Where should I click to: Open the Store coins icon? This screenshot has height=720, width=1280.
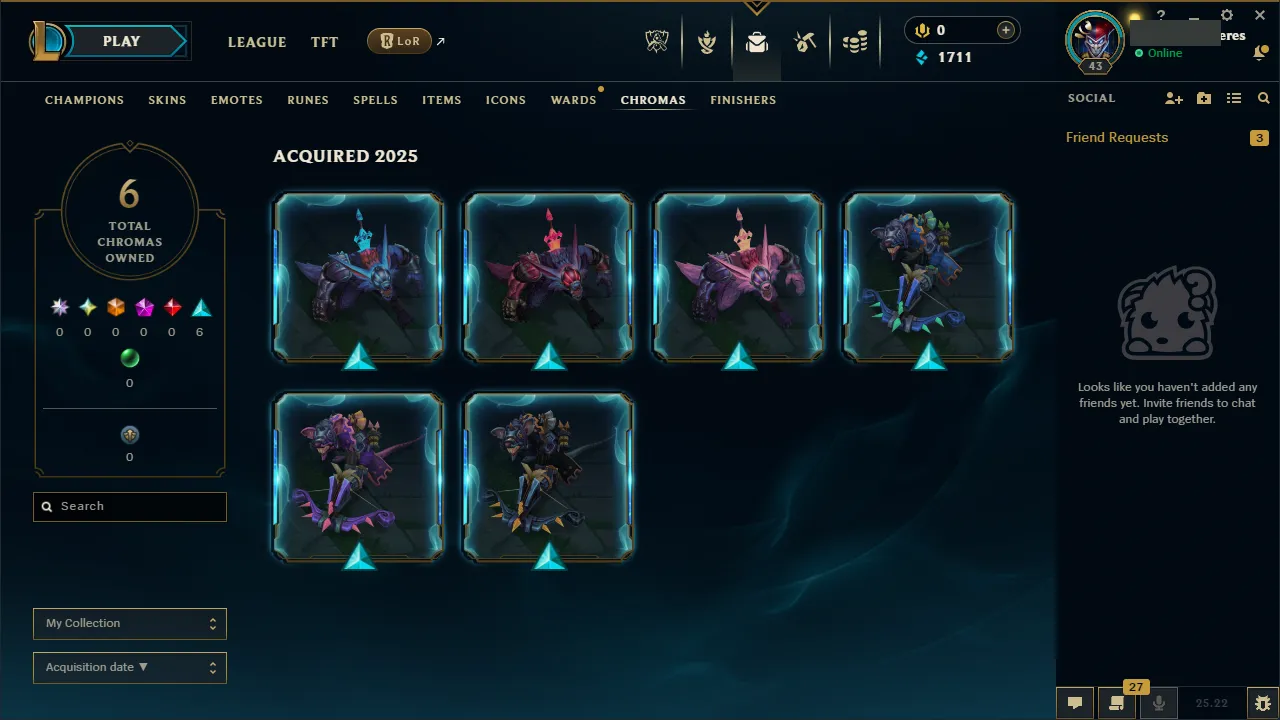tap(855, 41)
